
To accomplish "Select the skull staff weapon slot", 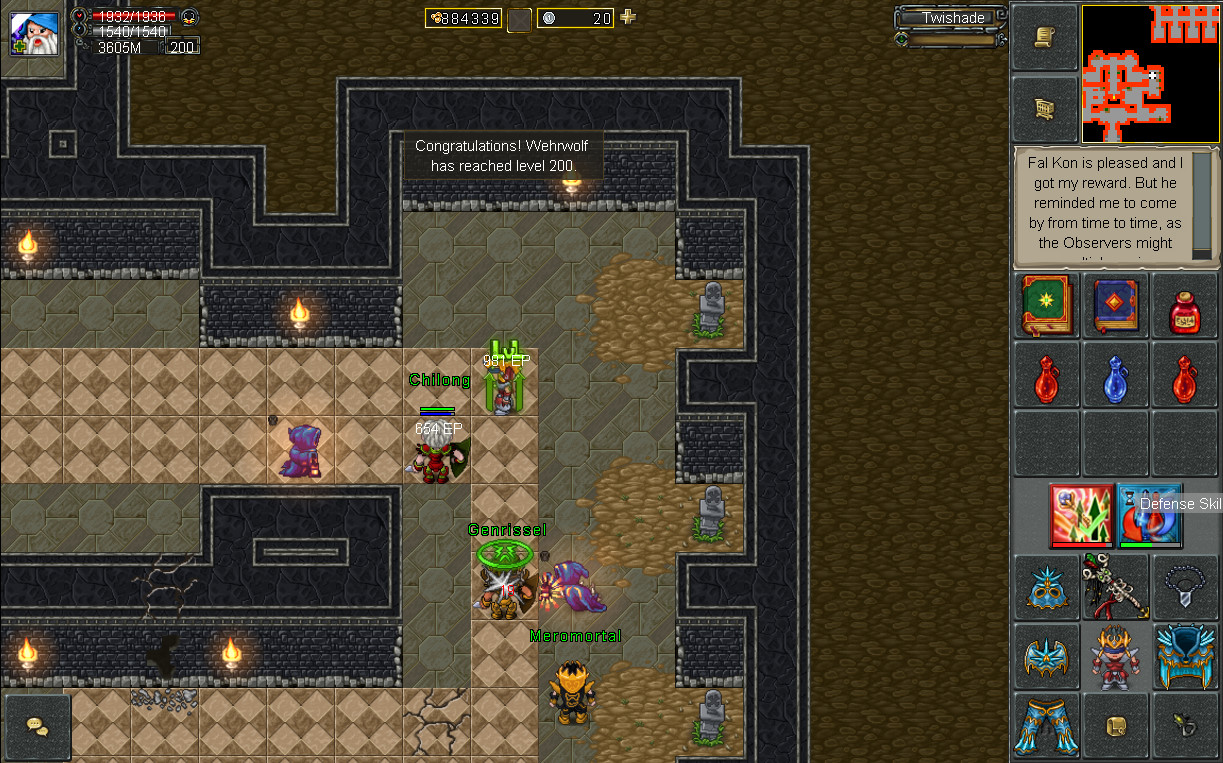I will click(1115, 586).
